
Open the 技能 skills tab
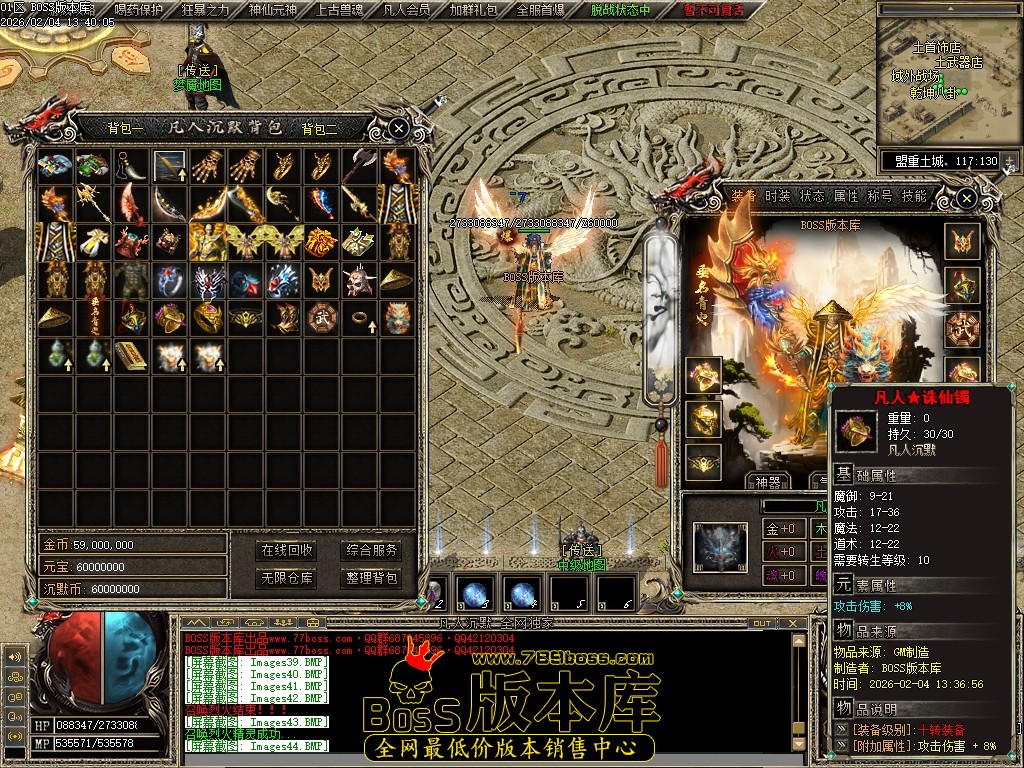(914, 197)
